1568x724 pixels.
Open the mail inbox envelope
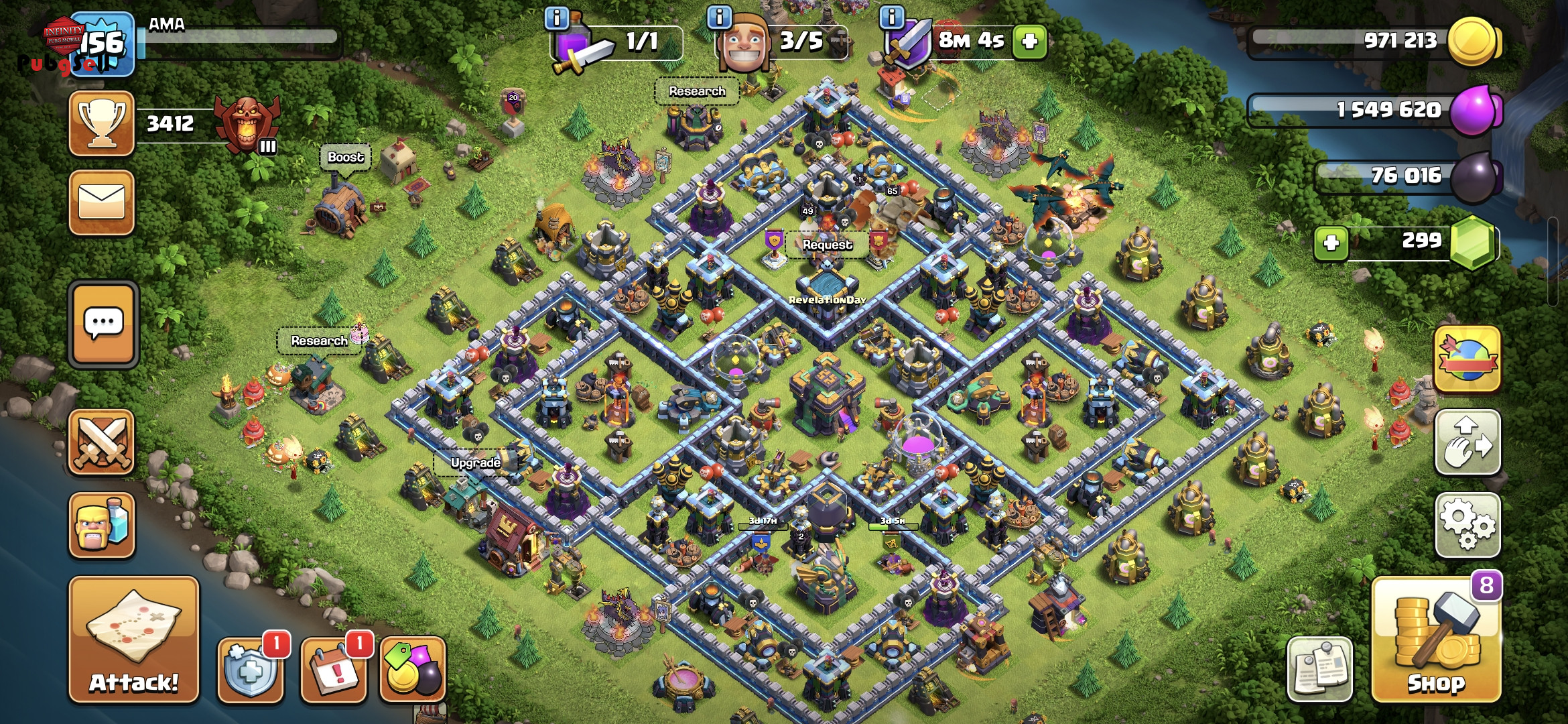[x=102, y=202]
